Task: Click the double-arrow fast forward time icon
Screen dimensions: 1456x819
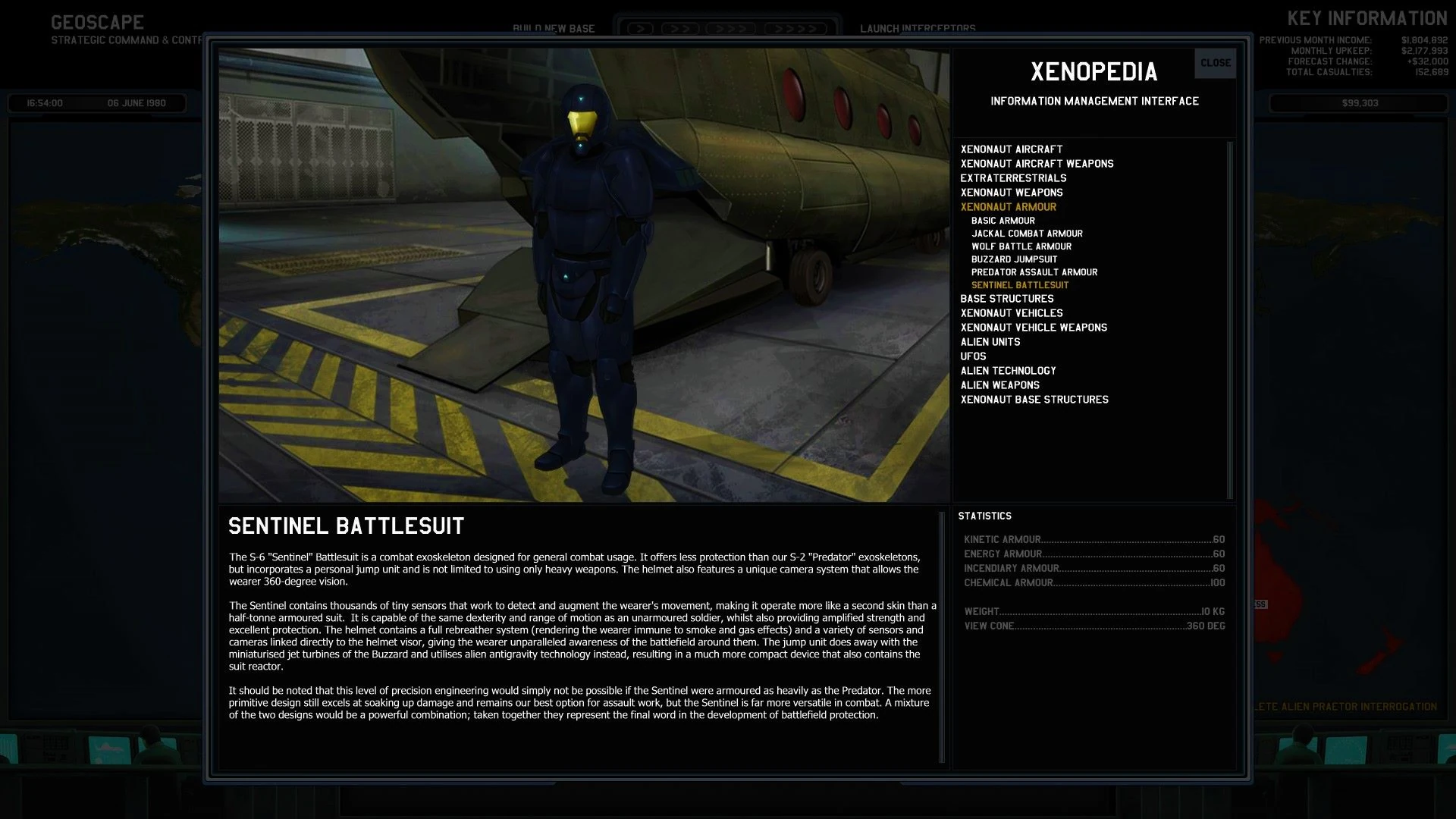Action: tap(681, 27)
